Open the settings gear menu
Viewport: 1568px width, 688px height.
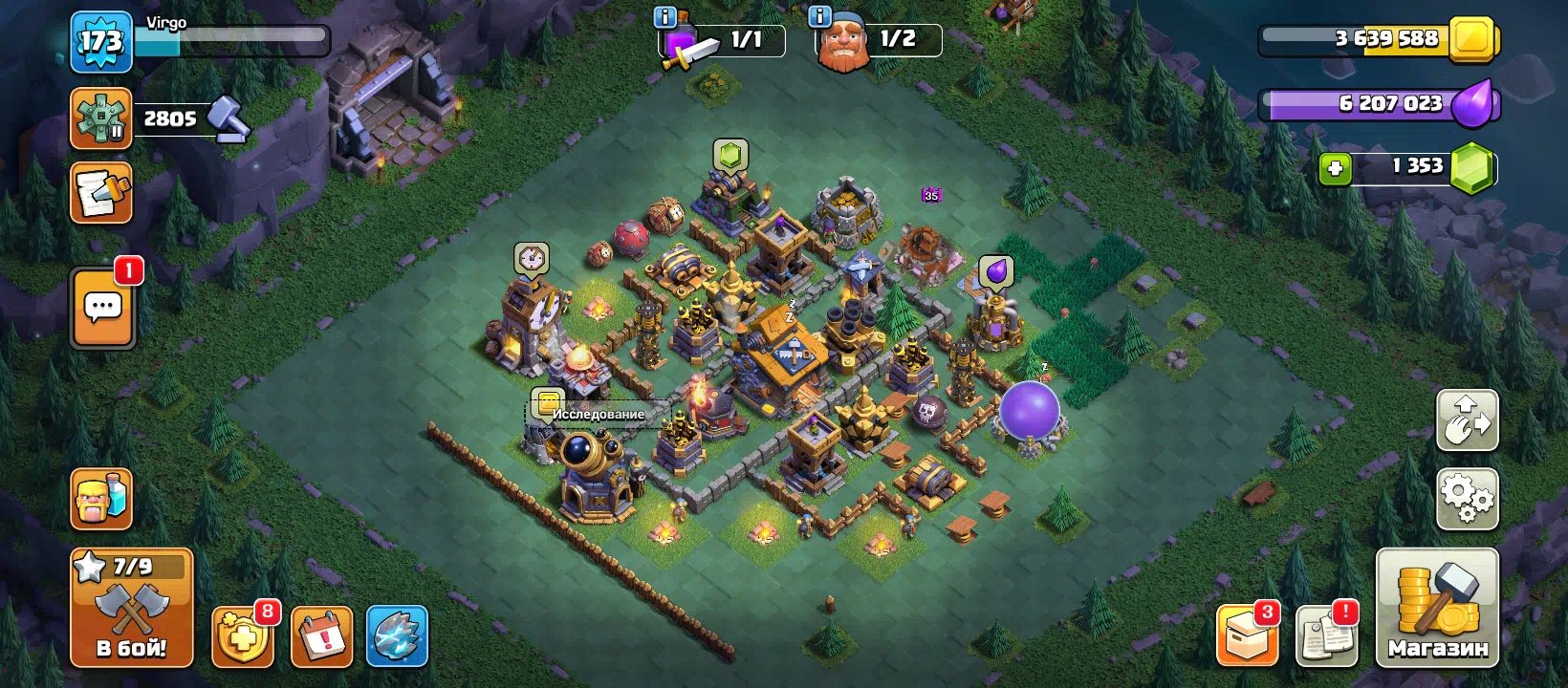point(1468,499)
